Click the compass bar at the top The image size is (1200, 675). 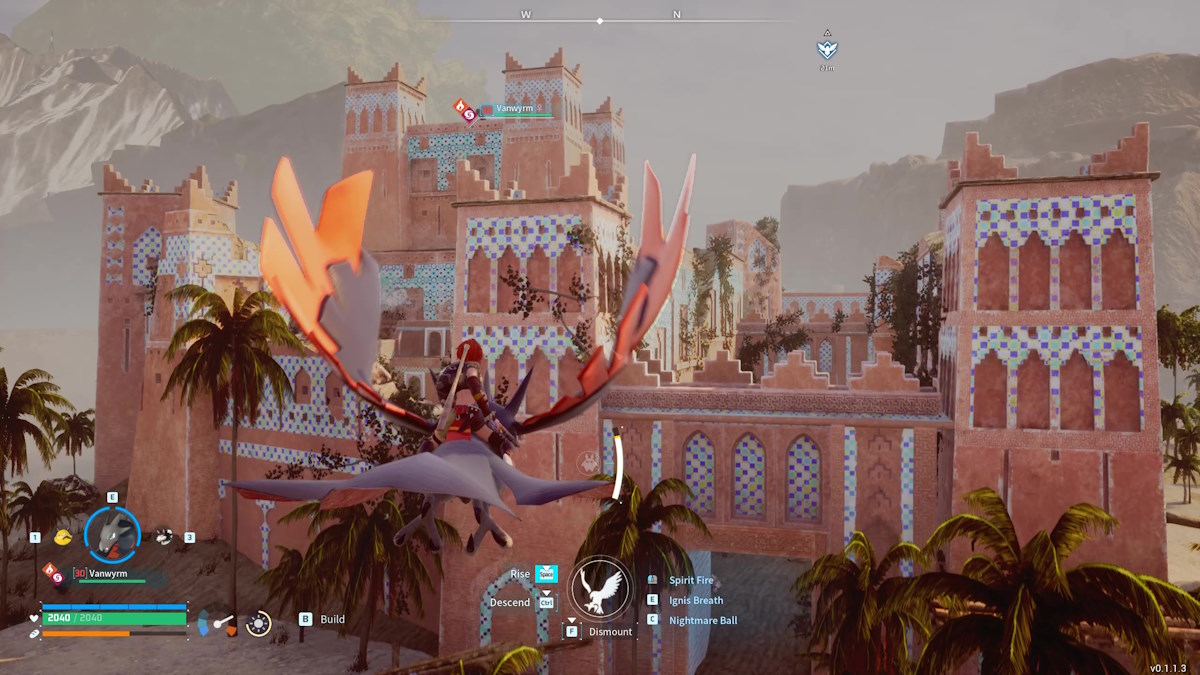point(600,19)
